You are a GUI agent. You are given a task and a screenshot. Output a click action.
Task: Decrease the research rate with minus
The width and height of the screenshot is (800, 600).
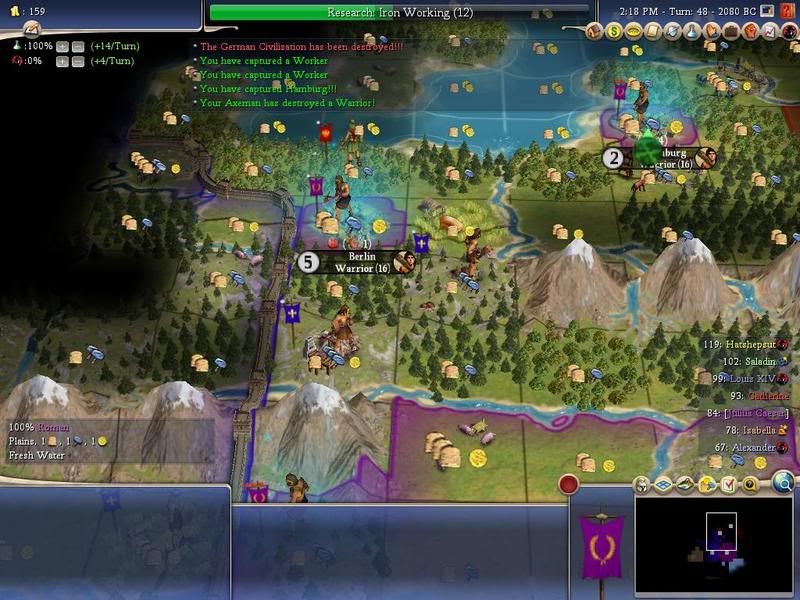point(76,46)
